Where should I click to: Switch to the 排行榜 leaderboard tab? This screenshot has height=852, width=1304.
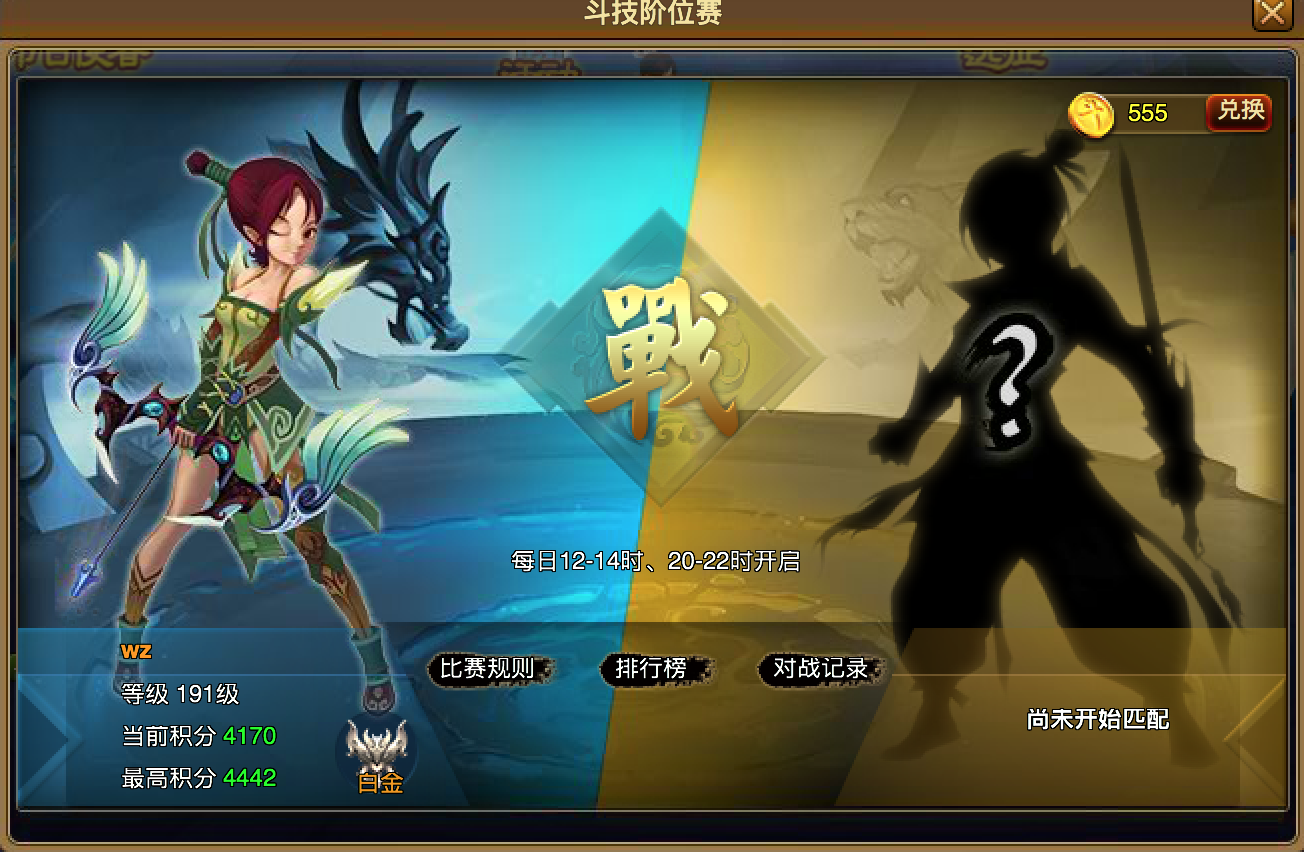tap(651, 671)
